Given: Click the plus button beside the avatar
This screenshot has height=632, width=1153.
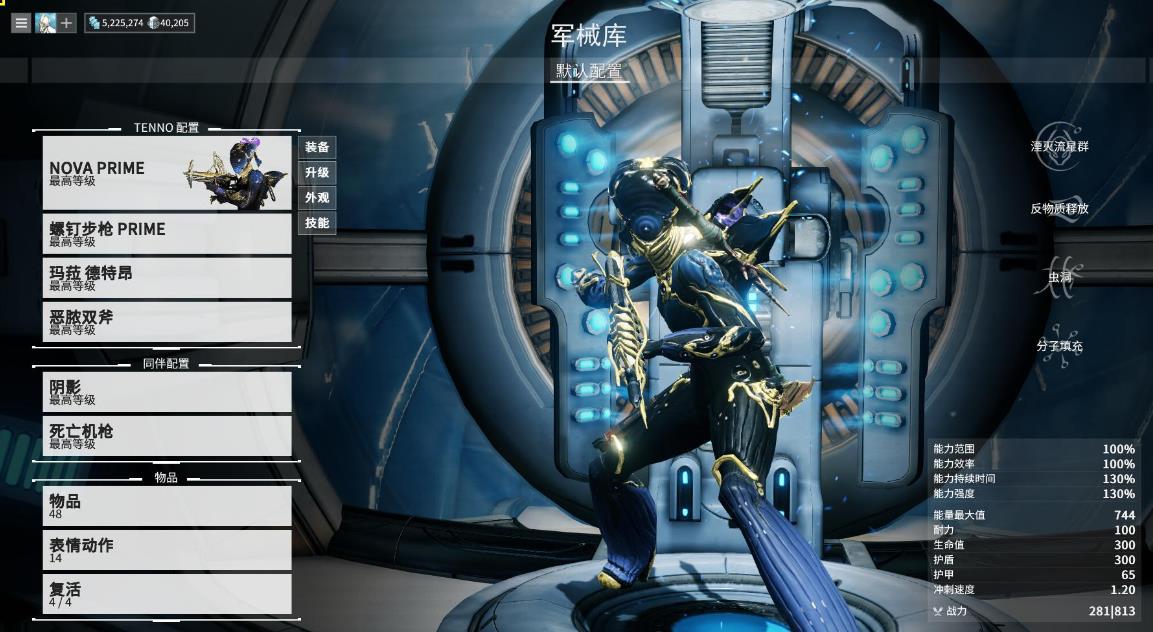Looking at the screenshot, I should pyautogui.click(x=67, y=22).
